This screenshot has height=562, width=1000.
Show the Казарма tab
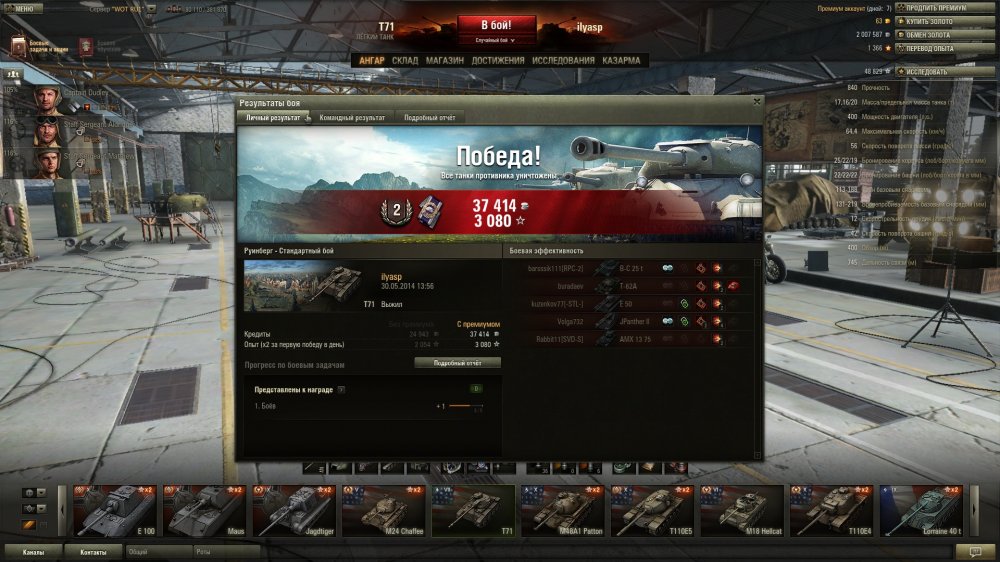[621, 60]
